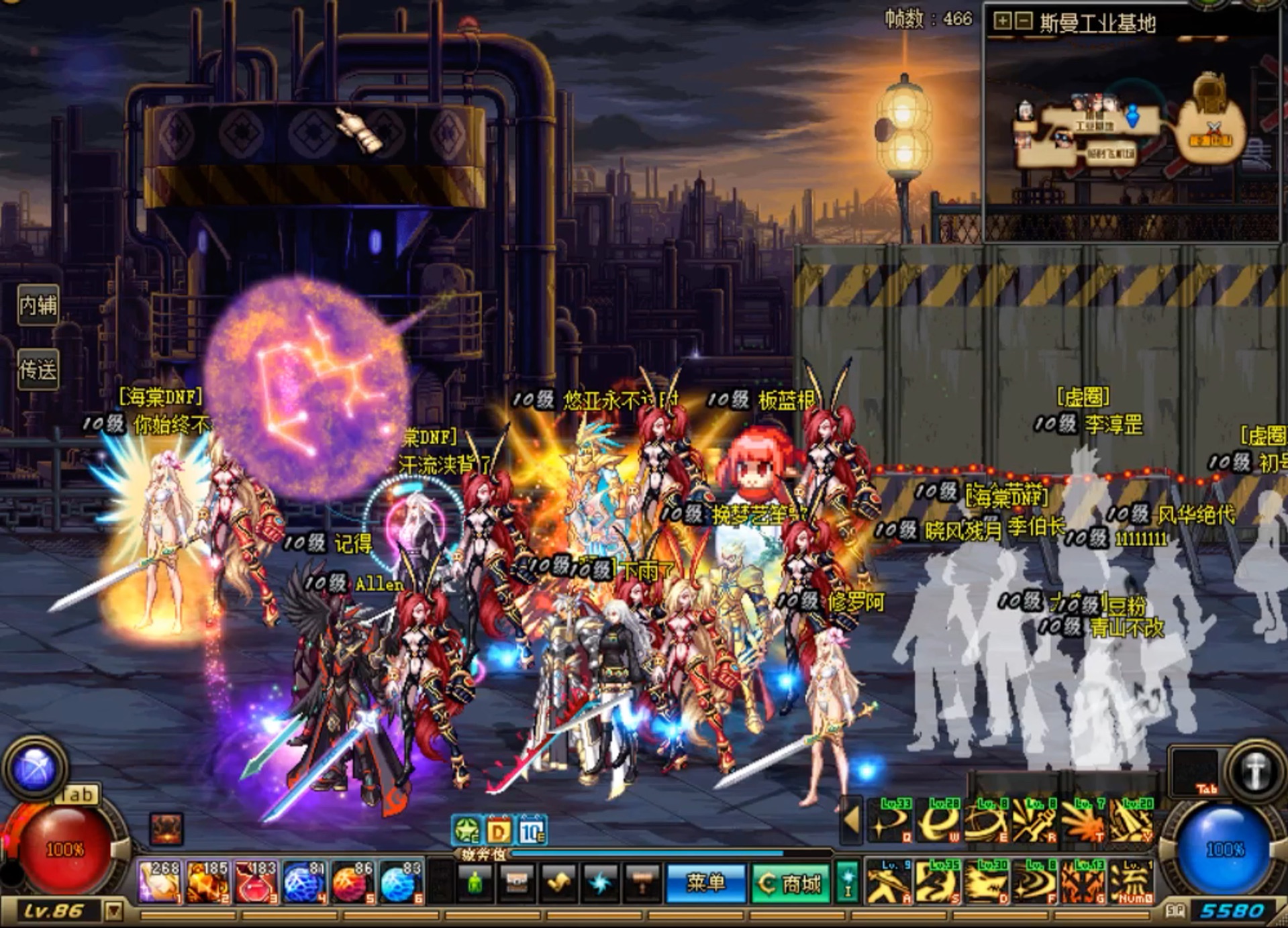Zoom out the minimap with minus button
Image resolution: width=1288 pixels, height=928 pixels.
[1024, 21]
